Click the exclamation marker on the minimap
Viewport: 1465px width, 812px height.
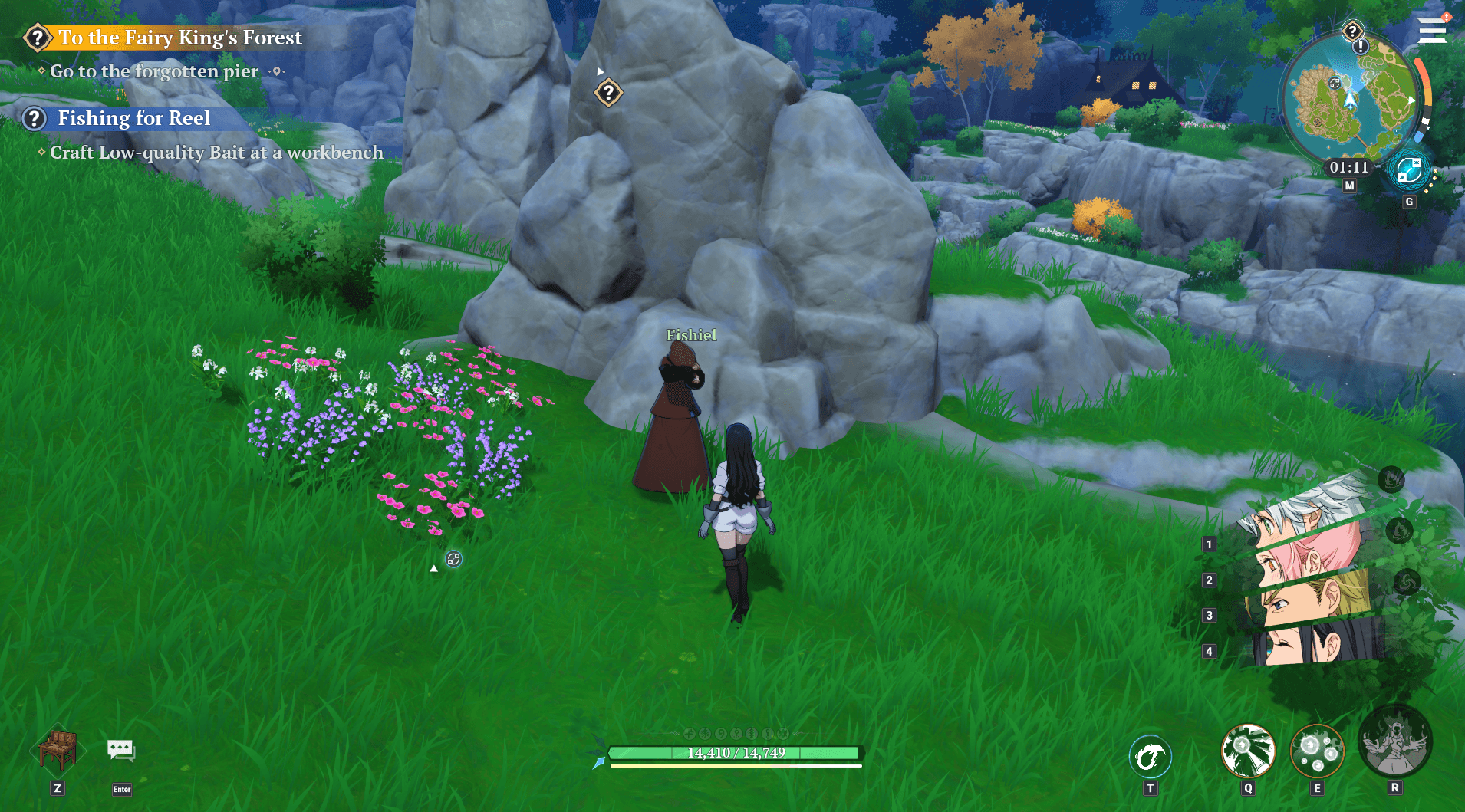[x=1361, y=47]
